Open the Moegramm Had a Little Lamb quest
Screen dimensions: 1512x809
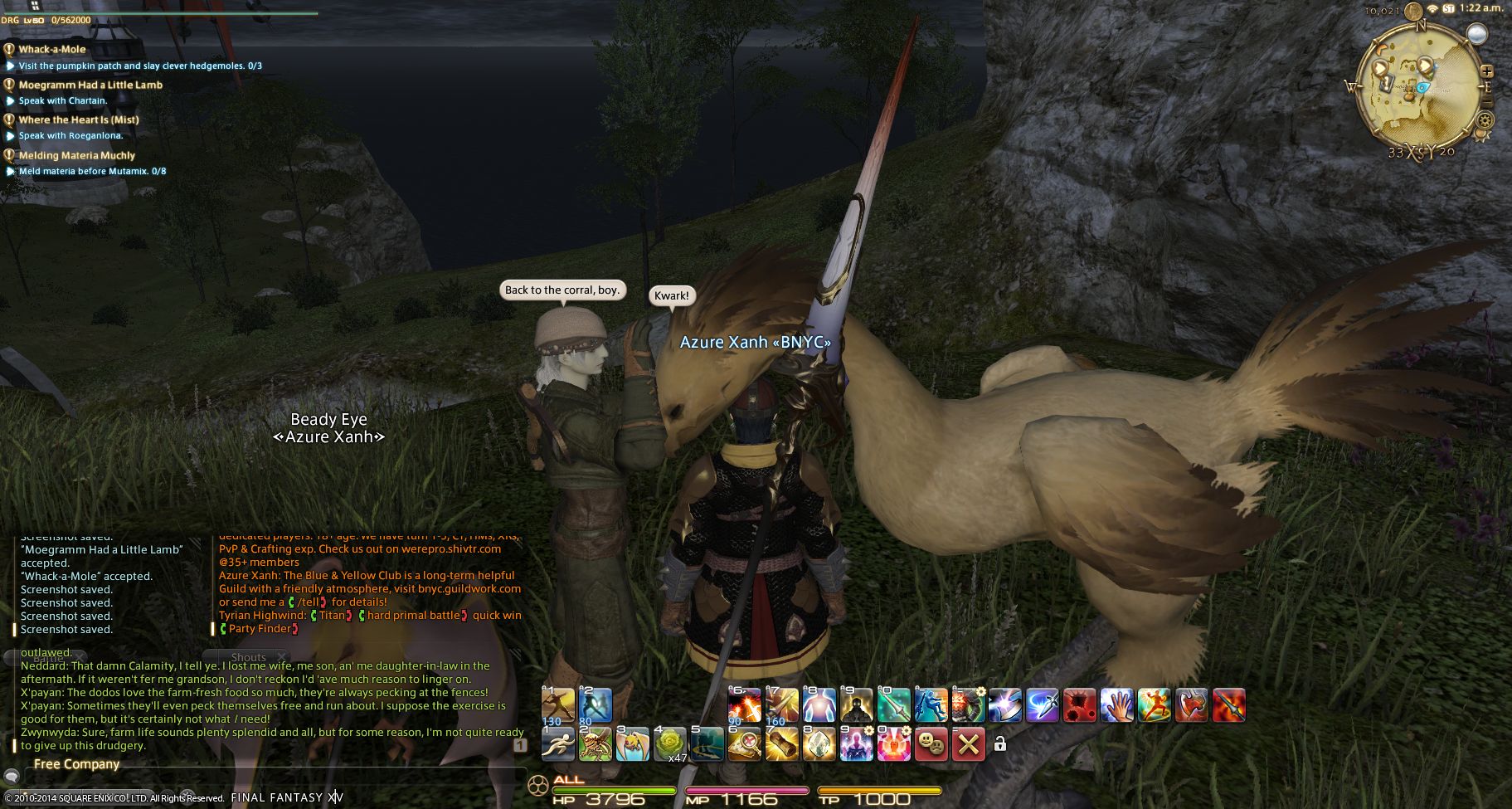coord(90,85)
